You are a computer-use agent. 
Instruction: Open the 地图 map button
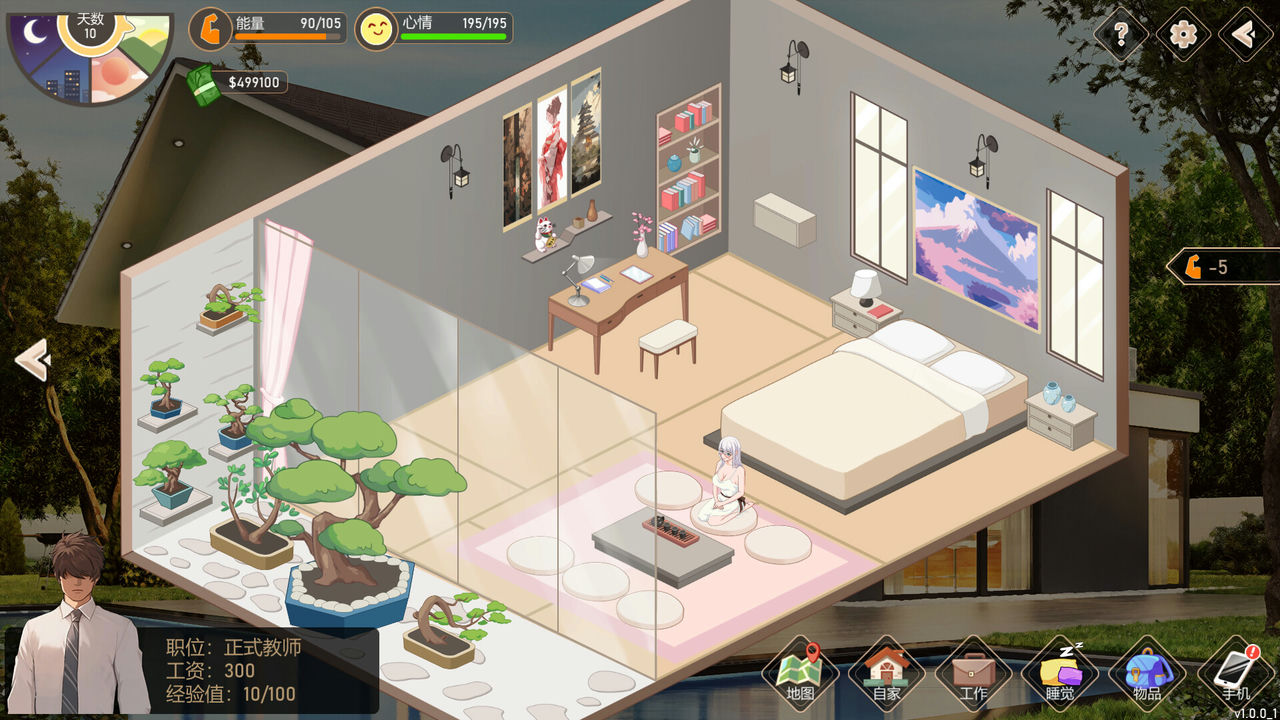tap(800, 673)
